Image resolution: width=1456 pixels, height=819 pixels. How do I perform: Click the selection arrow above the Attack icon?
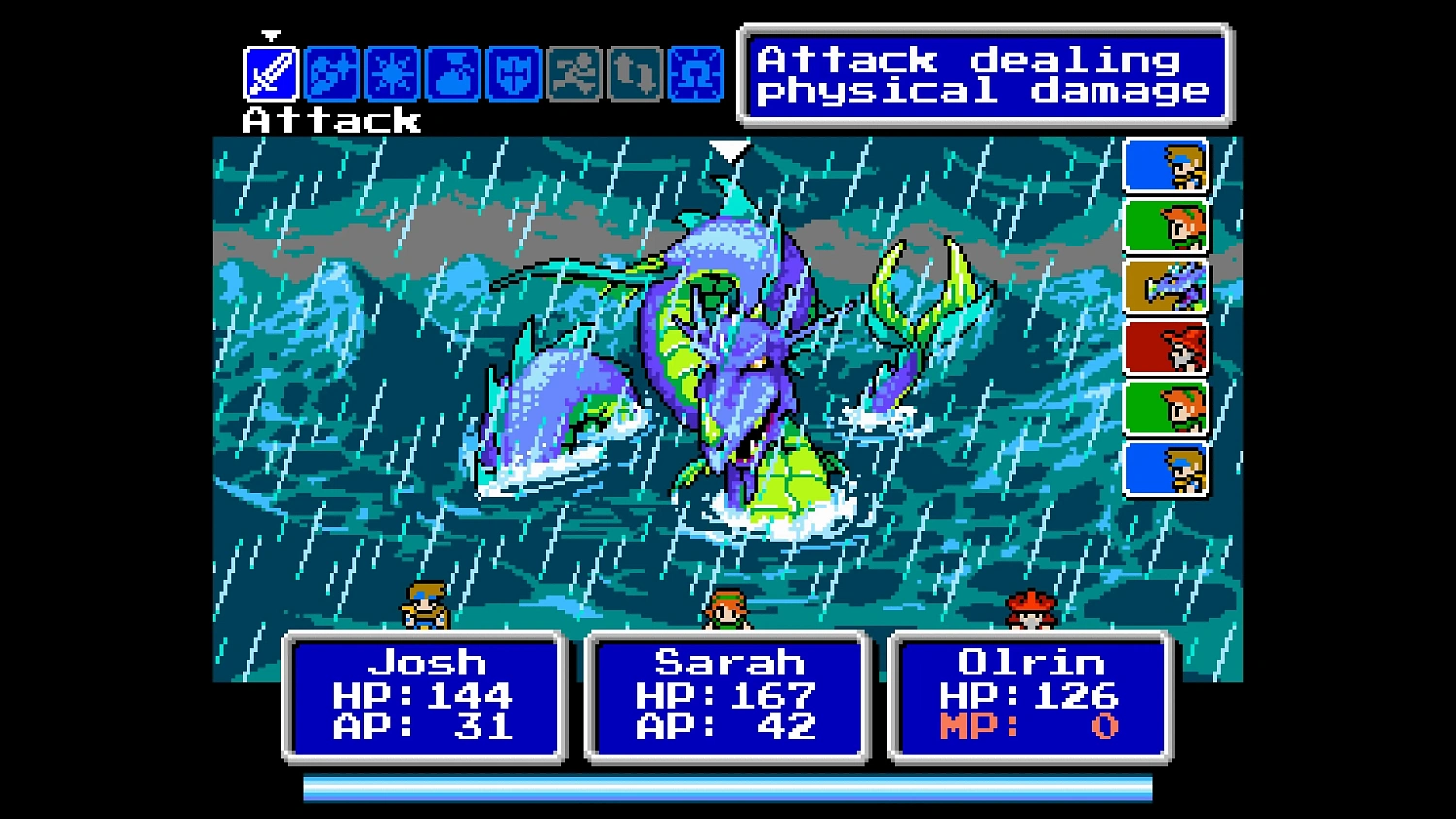point(270,37)
